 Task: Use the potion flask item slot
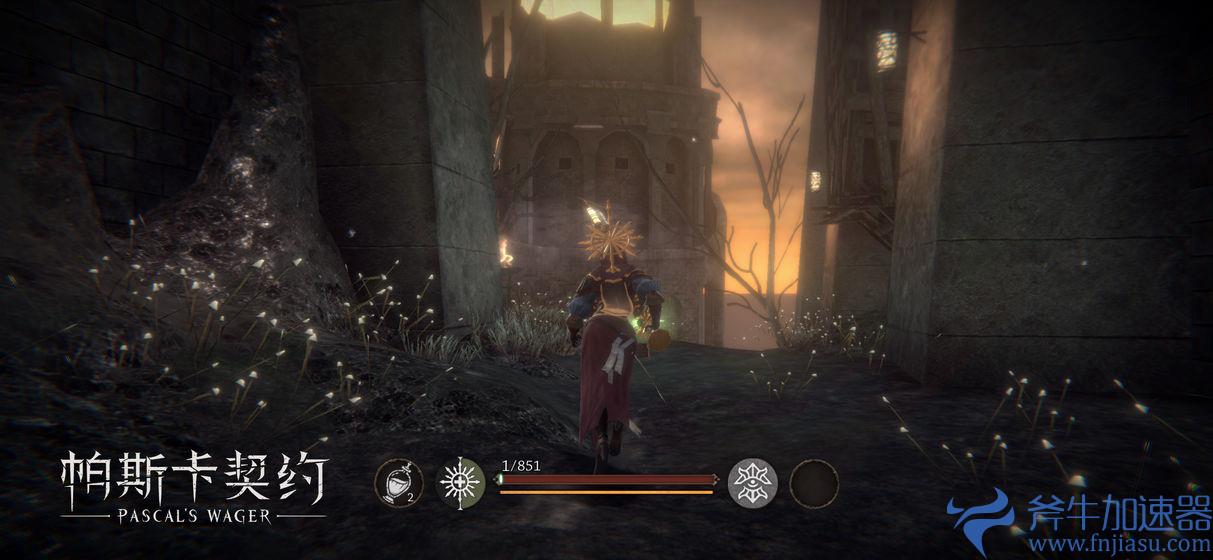coord(398,483)
